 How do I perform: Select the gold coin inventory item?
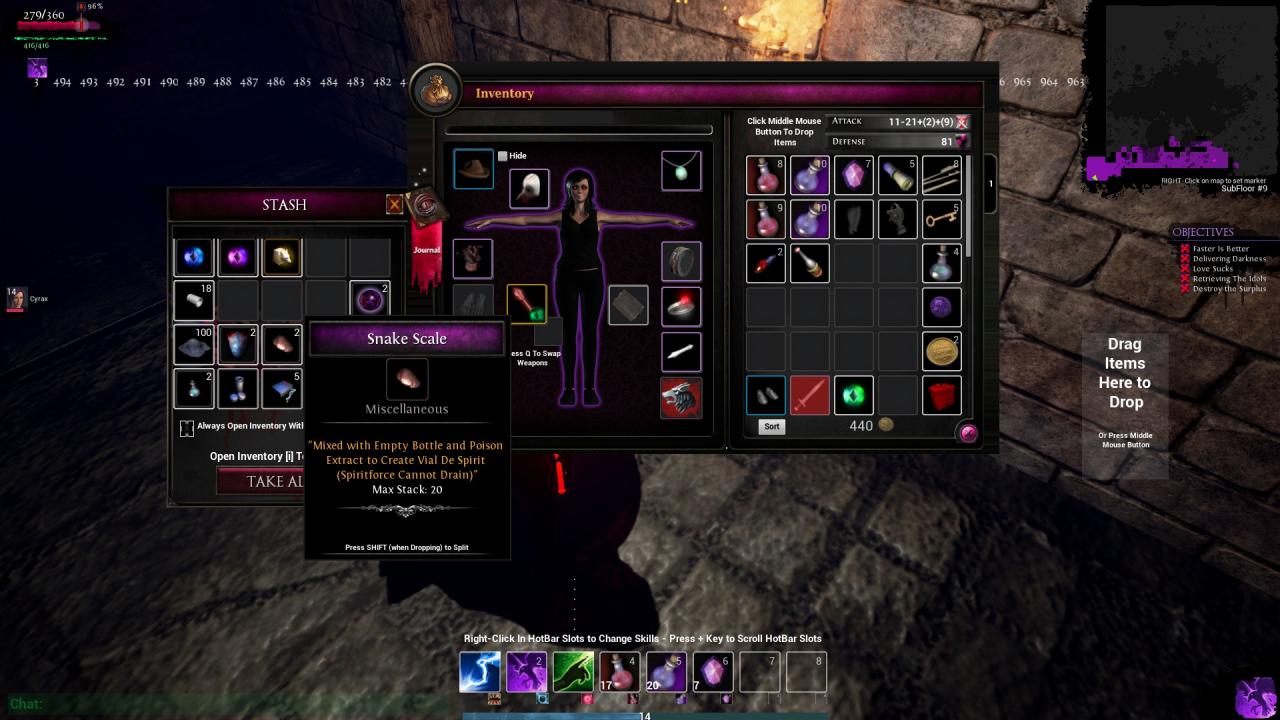tap(941, 351)
